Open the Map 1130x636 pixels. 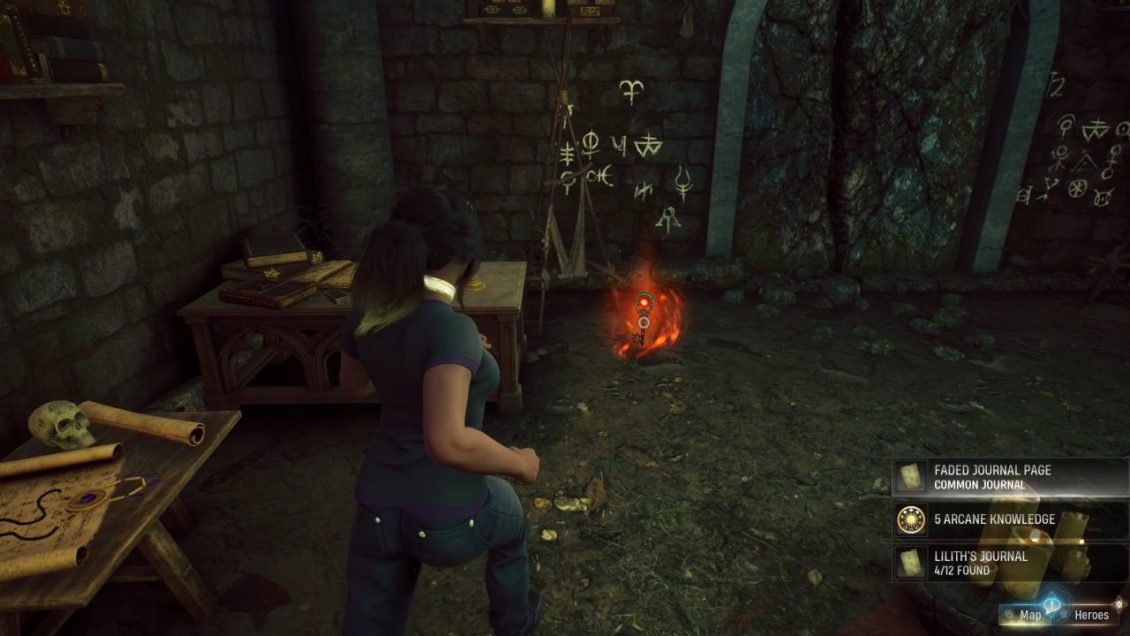pos(1028,616)
